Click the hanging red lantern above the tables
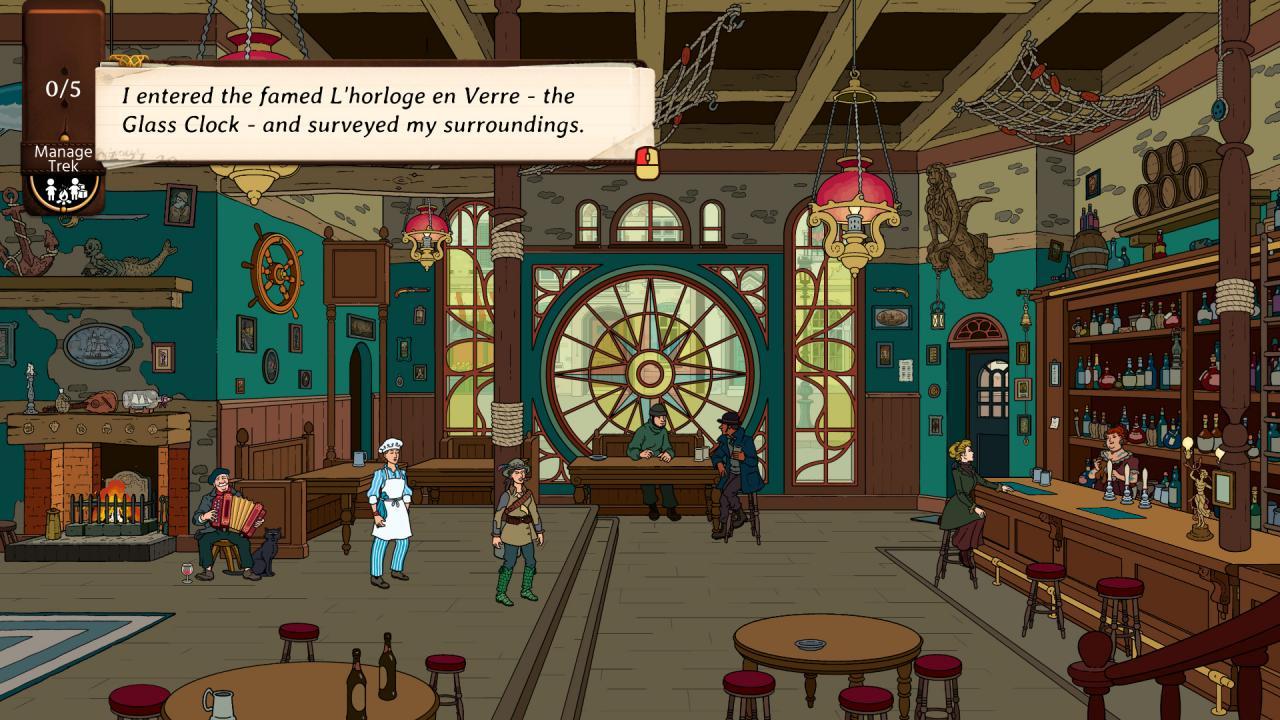1280x720 pixels. (x=853, y=190)
